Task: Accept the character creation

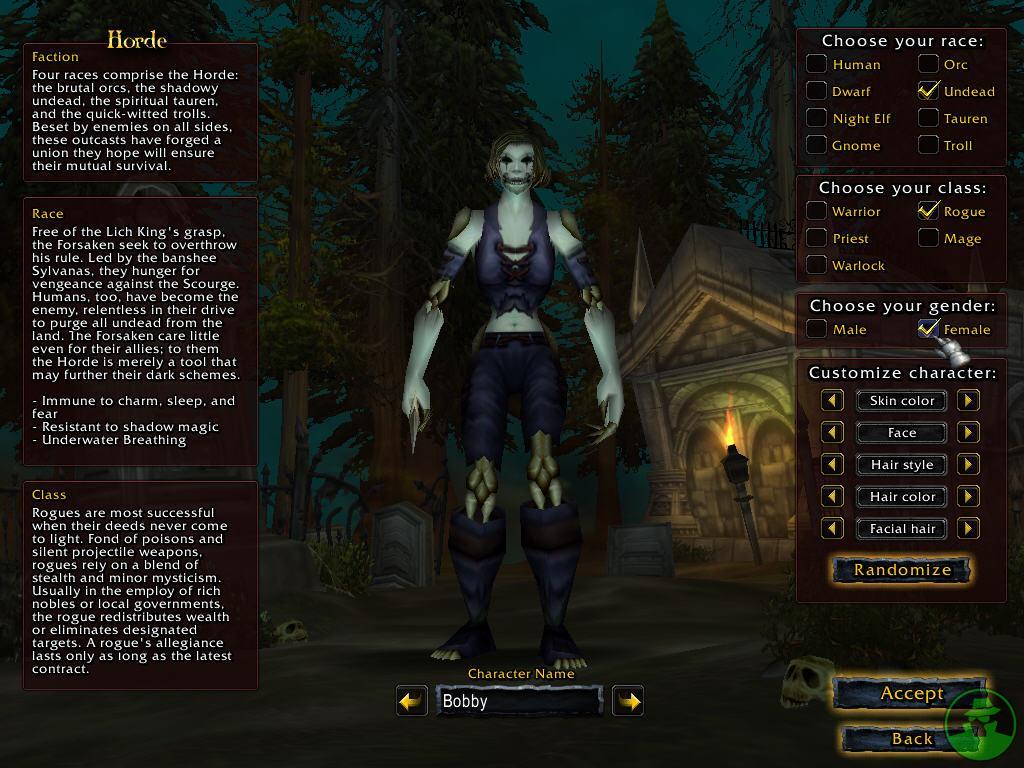Action: pyautogui.click(x=911, y=693)
